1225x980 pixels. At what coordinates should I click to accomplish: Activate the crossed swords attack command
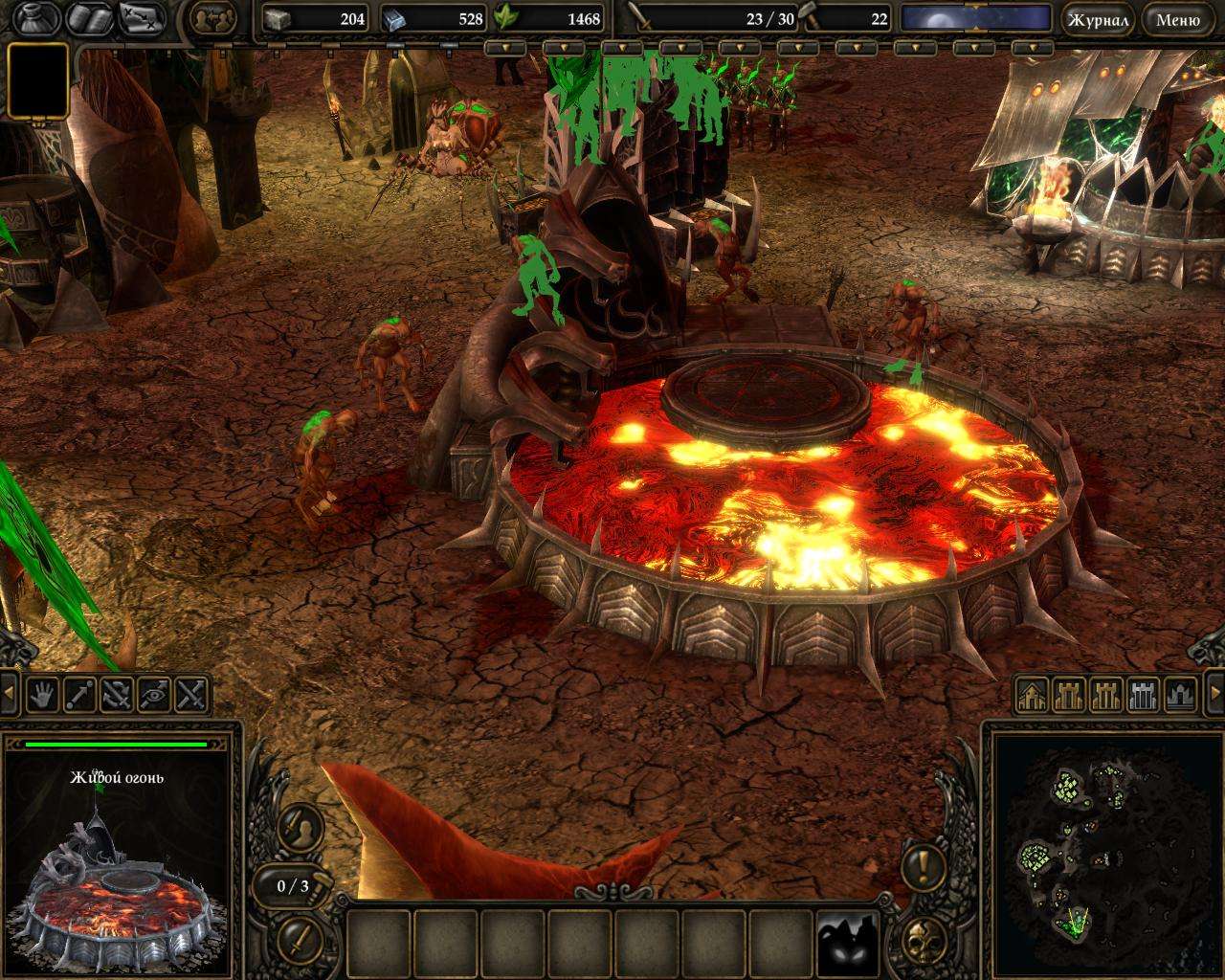point(191,694)
